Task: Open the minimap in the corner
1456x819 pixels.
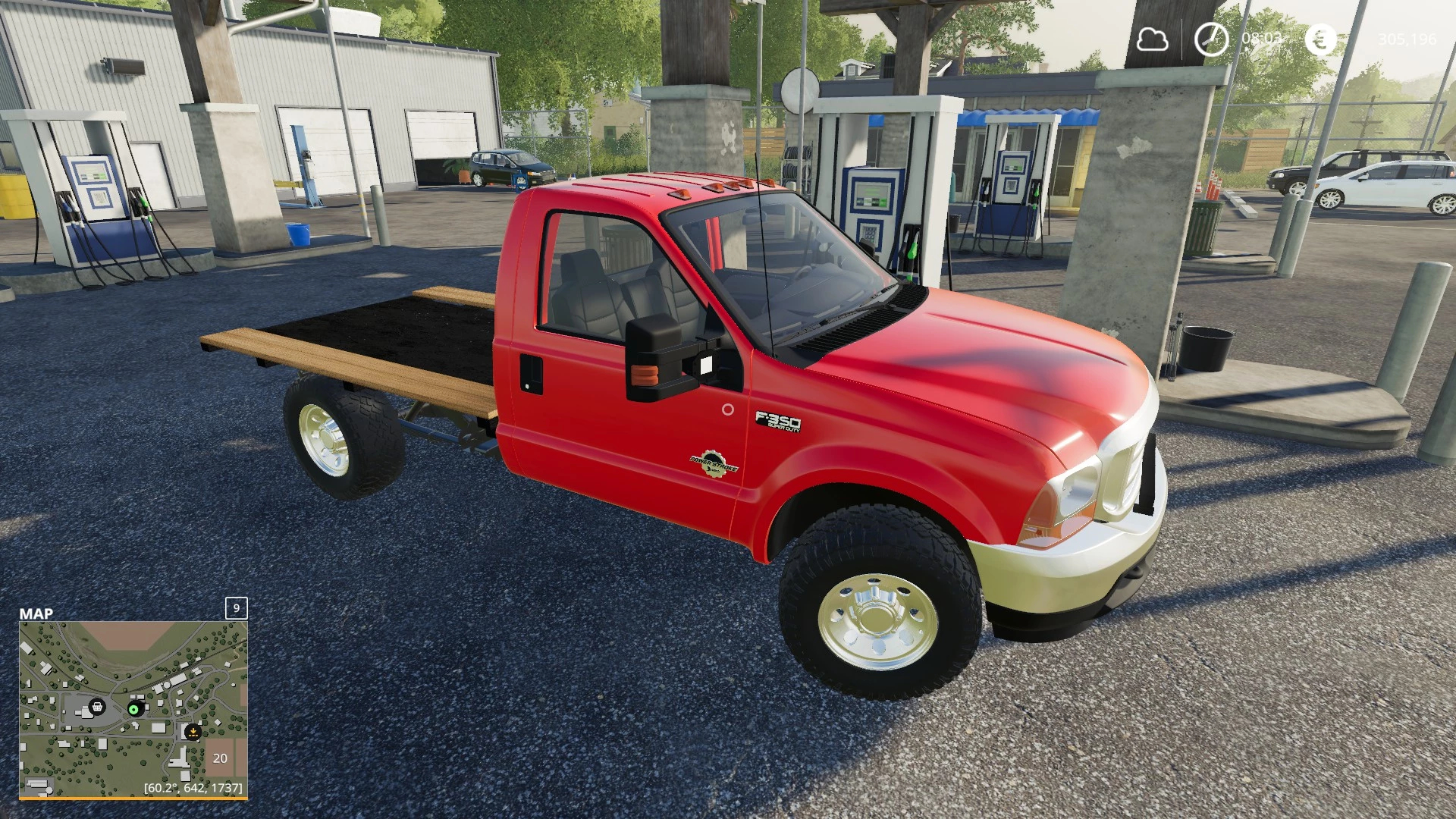Action: click(x=133, y=709)
